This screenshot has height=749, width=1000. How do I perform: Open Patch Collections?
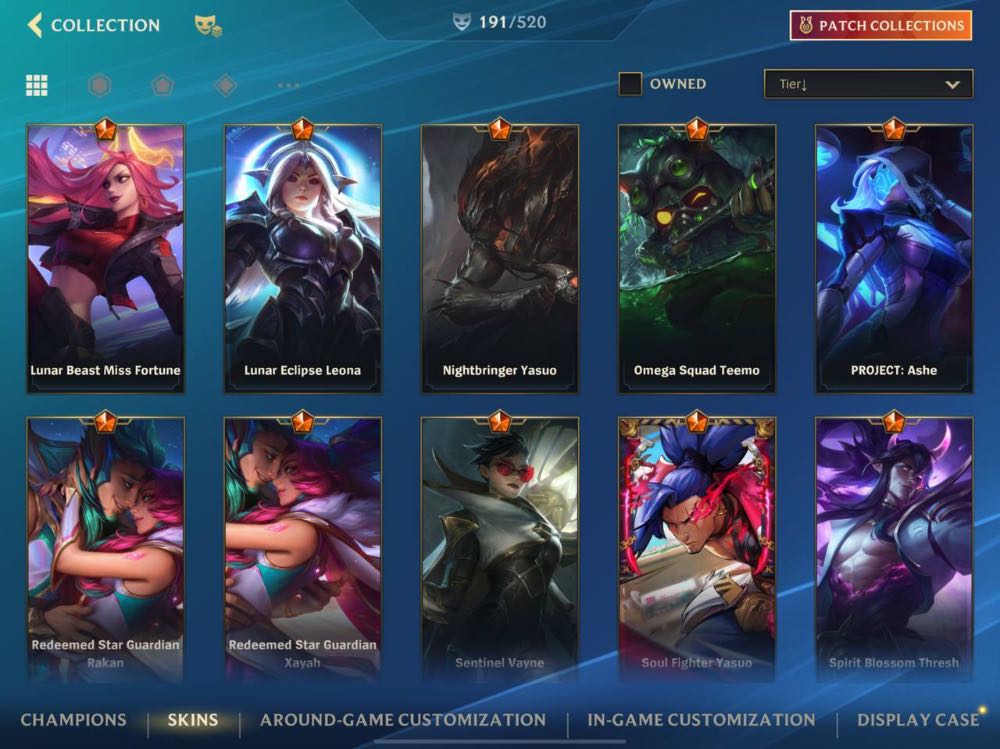(x=880, y=25)
